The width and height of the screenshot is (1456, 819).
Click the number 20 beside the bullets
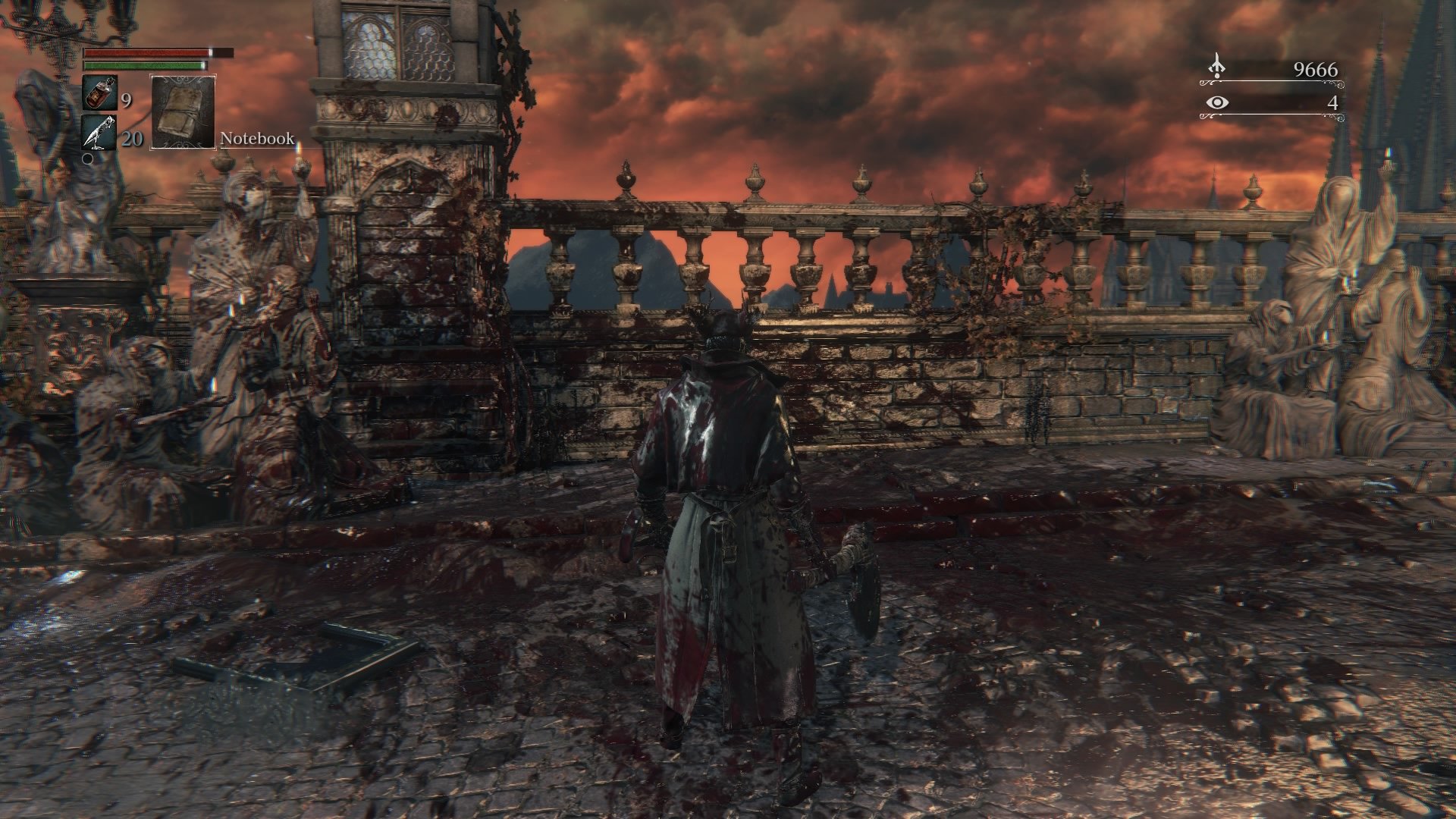(132, 140)
